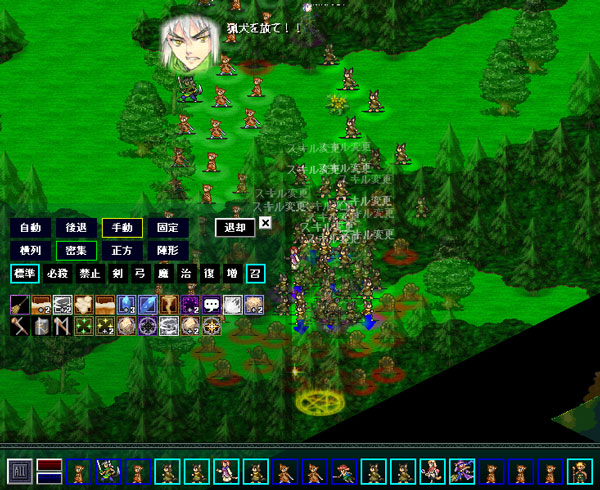The width and height of the screenshot is (600, 490).
Task: Activate the white speech bubble skill icon
Action: pos(211,304)
